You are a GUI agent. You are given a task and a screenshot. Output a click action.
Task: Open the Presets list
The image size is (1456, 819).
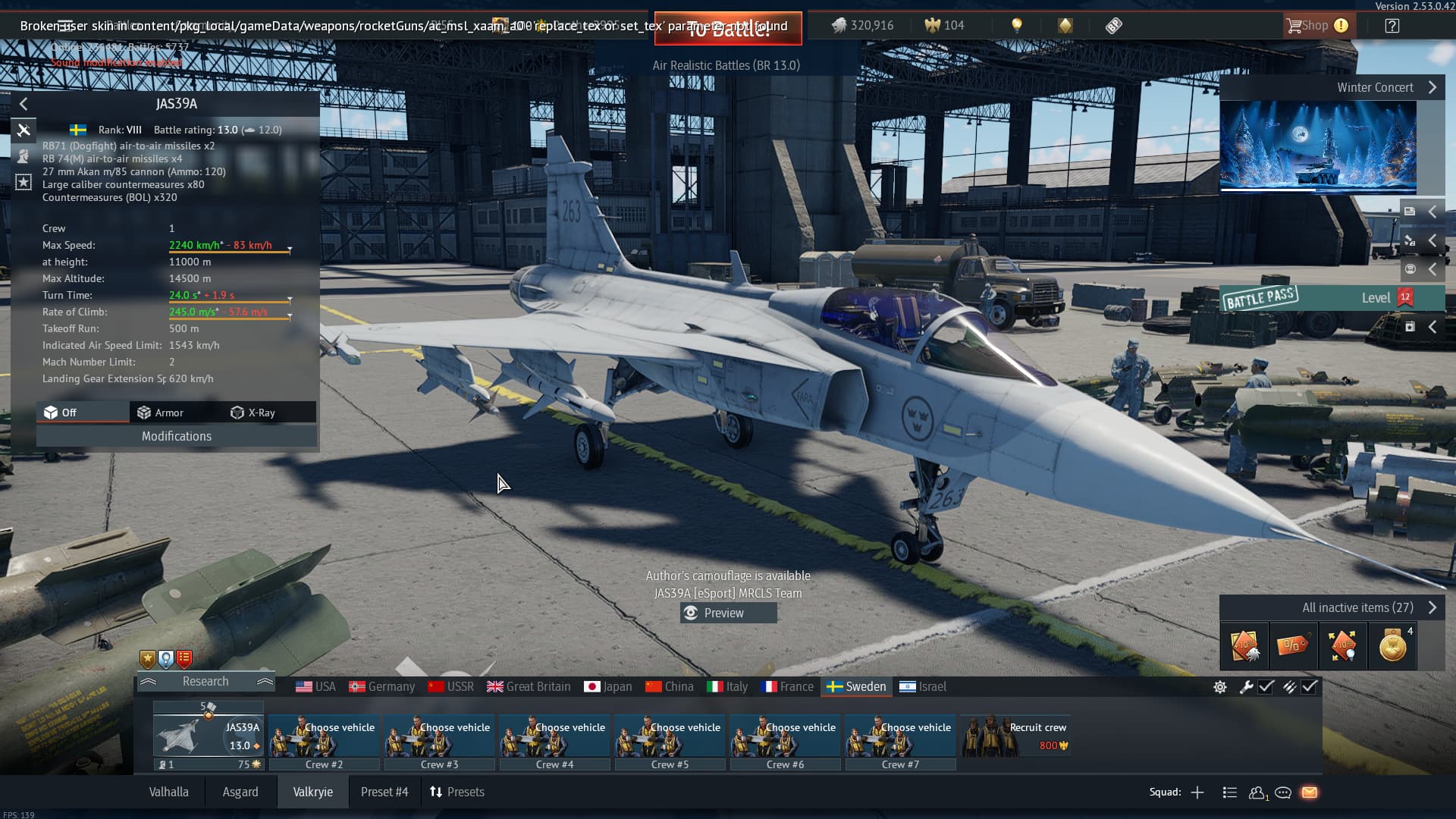pyautogui.click(x=457, y=792)
